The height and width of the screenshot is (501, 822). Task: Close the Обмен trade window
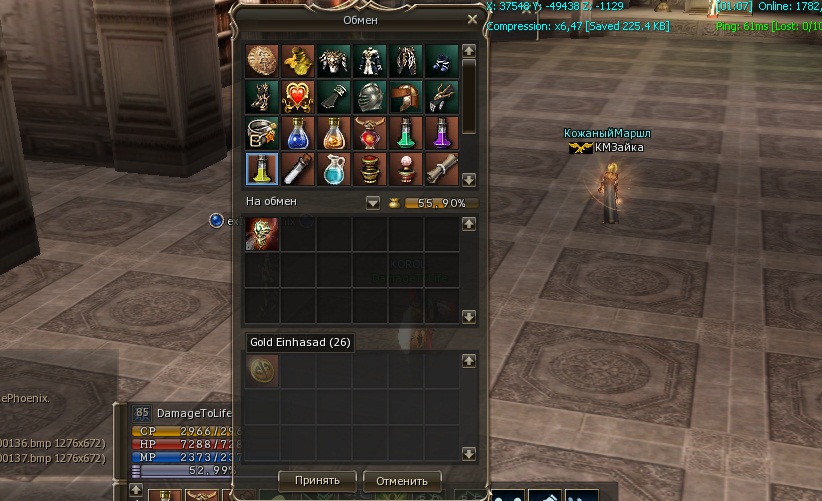pos(472,19)
